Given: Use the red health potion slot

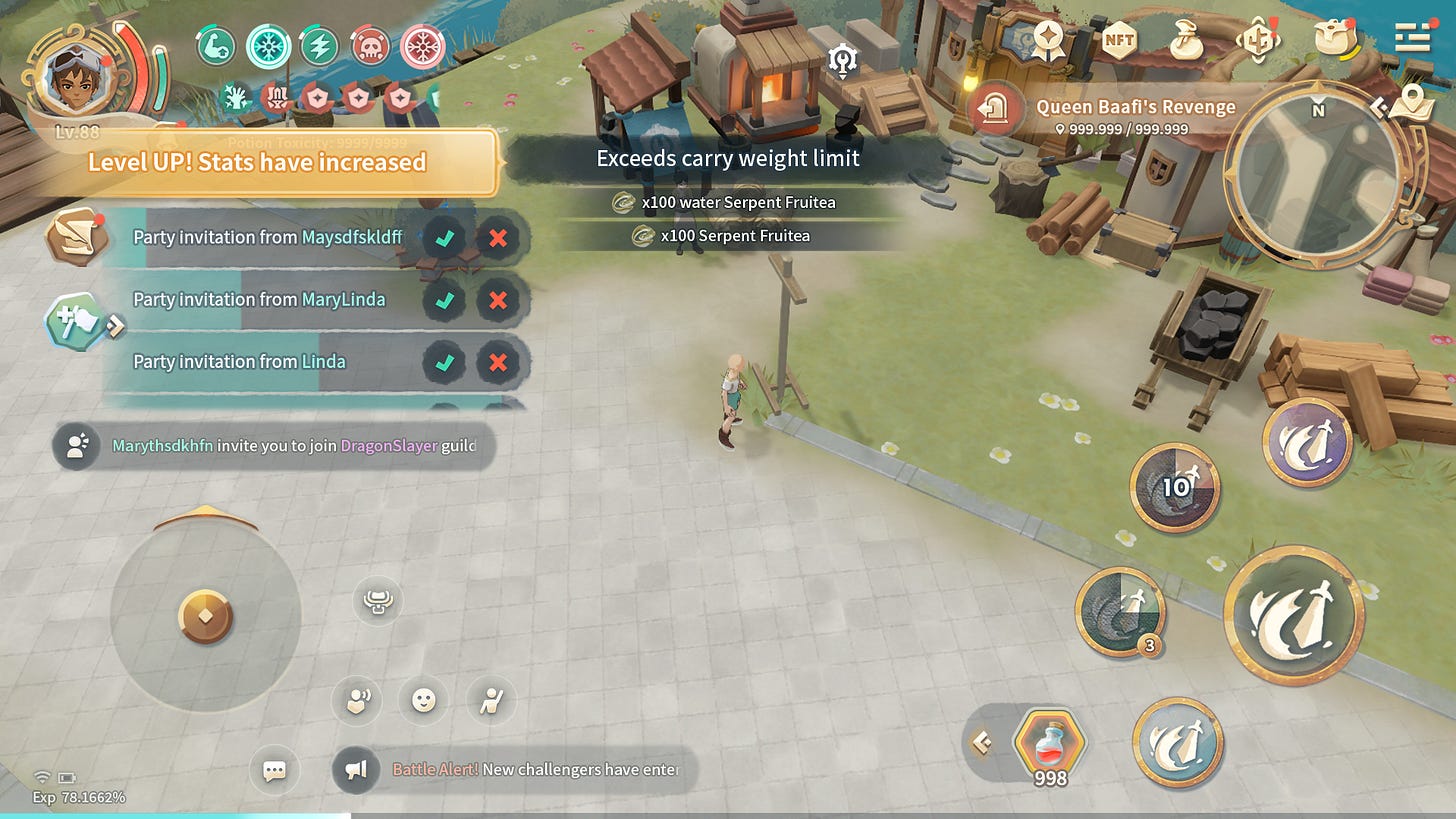Looking at the screenshot, I should click(x=1049, y=743).
